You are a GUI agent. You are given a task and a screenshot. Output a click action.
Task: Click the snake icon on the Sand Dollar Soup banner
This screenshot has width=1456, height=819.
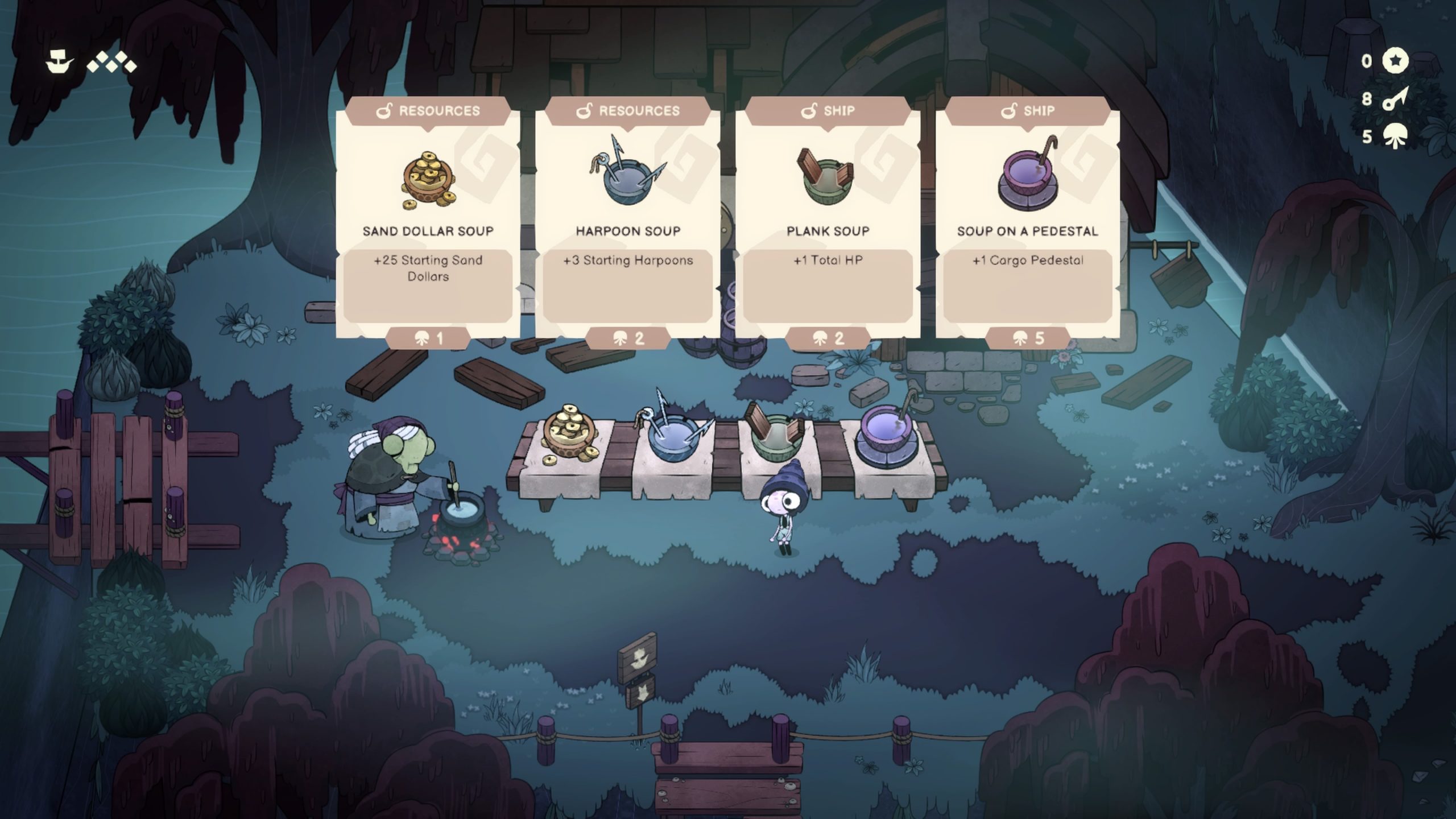tap(386, 111)
